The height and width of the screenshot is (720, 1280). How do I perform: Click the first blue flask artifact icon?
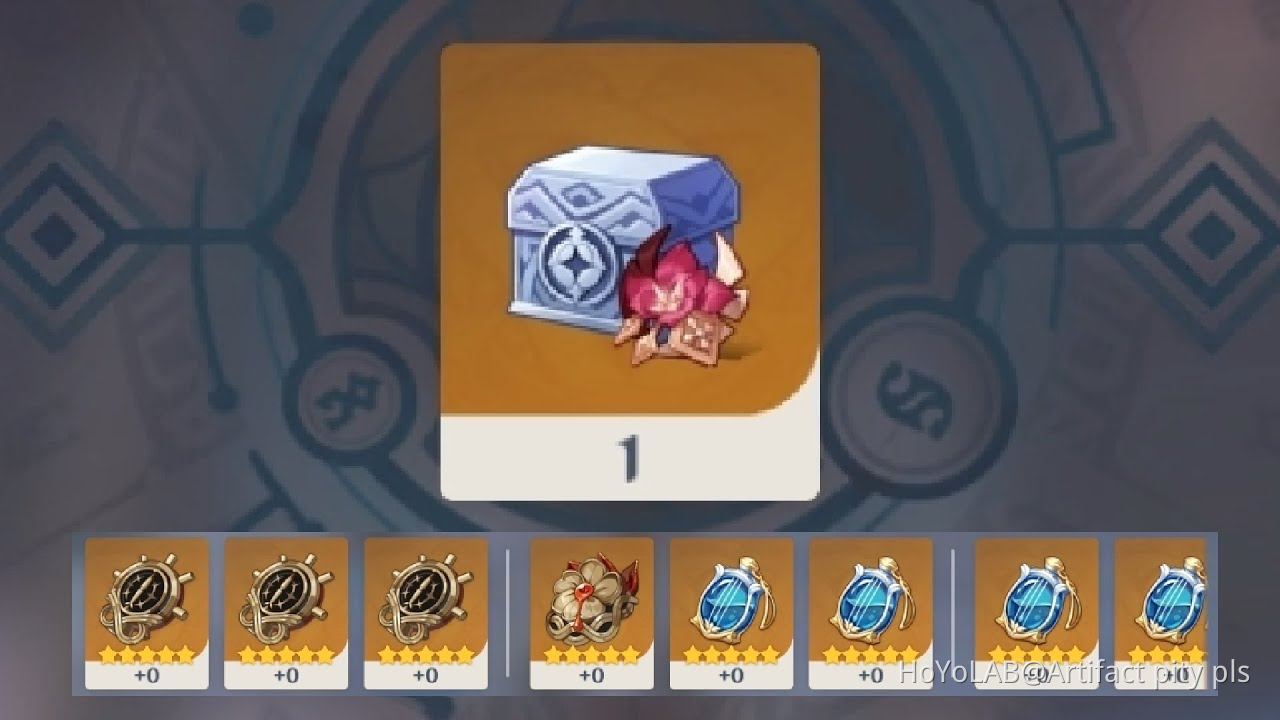coord(733,600)
